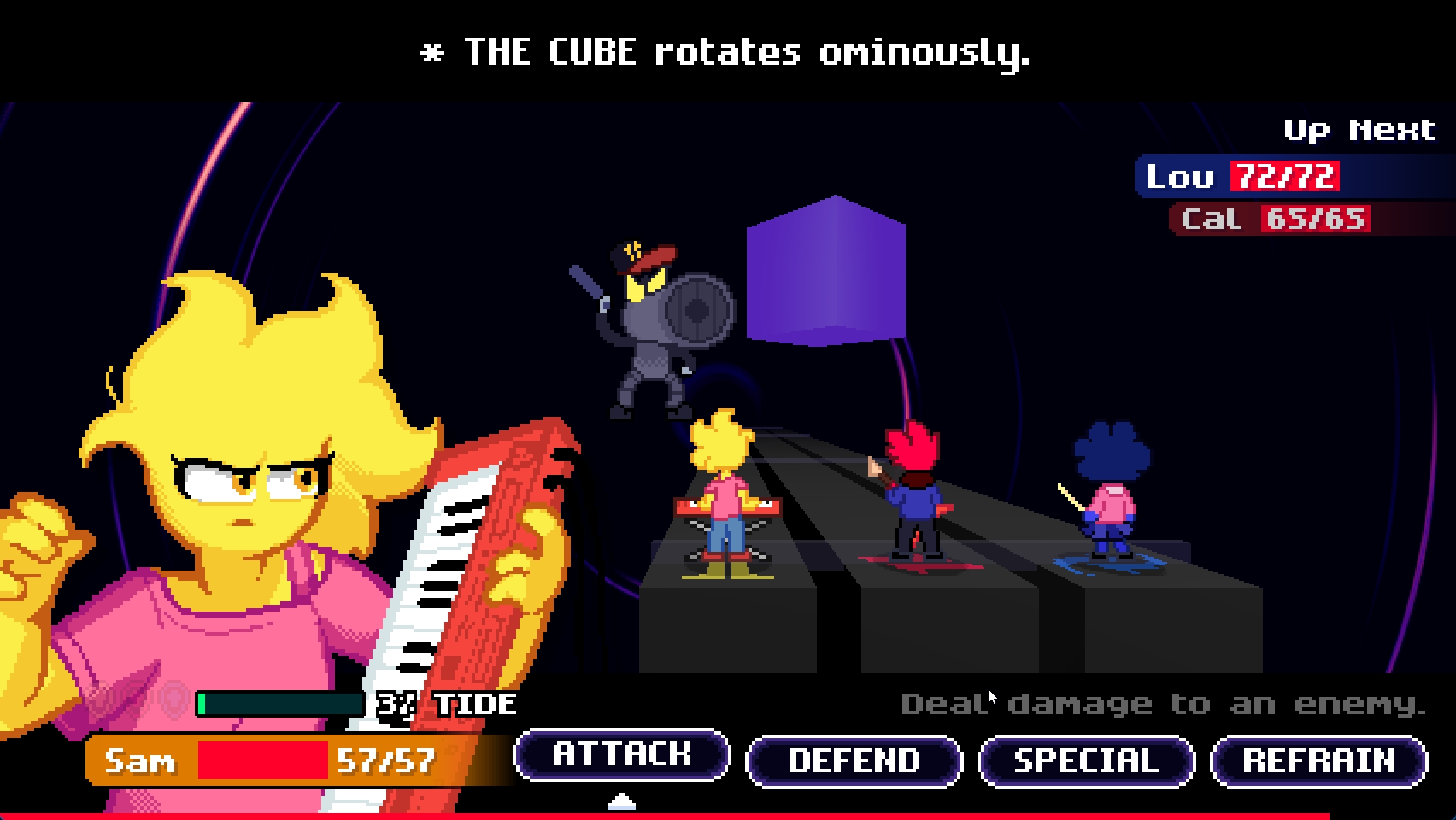
Task: Click Lou's entry in Up Next
Action: (1241, 177)
